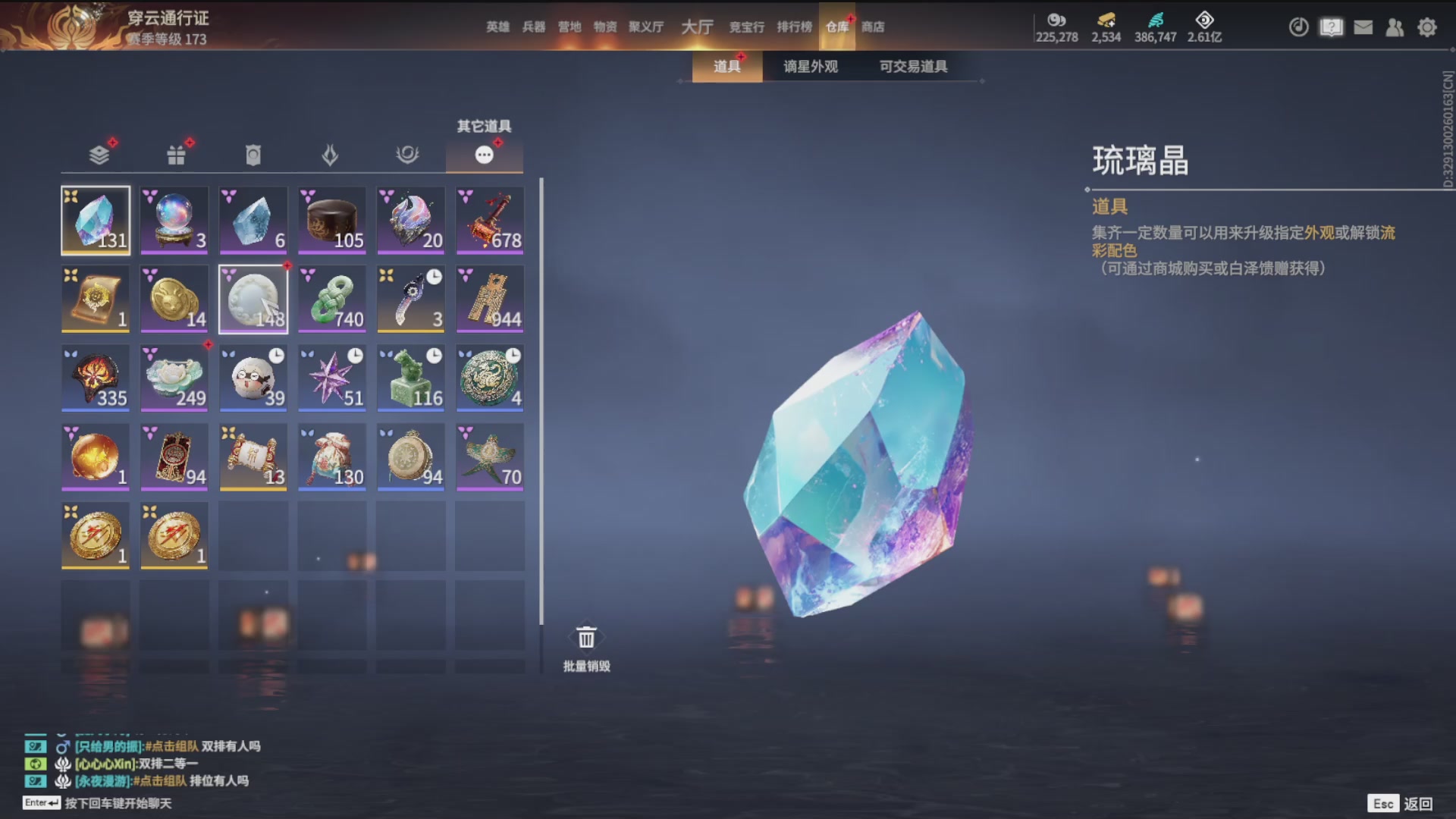Click the clock history icon near top right

[x=1298, y=27]
